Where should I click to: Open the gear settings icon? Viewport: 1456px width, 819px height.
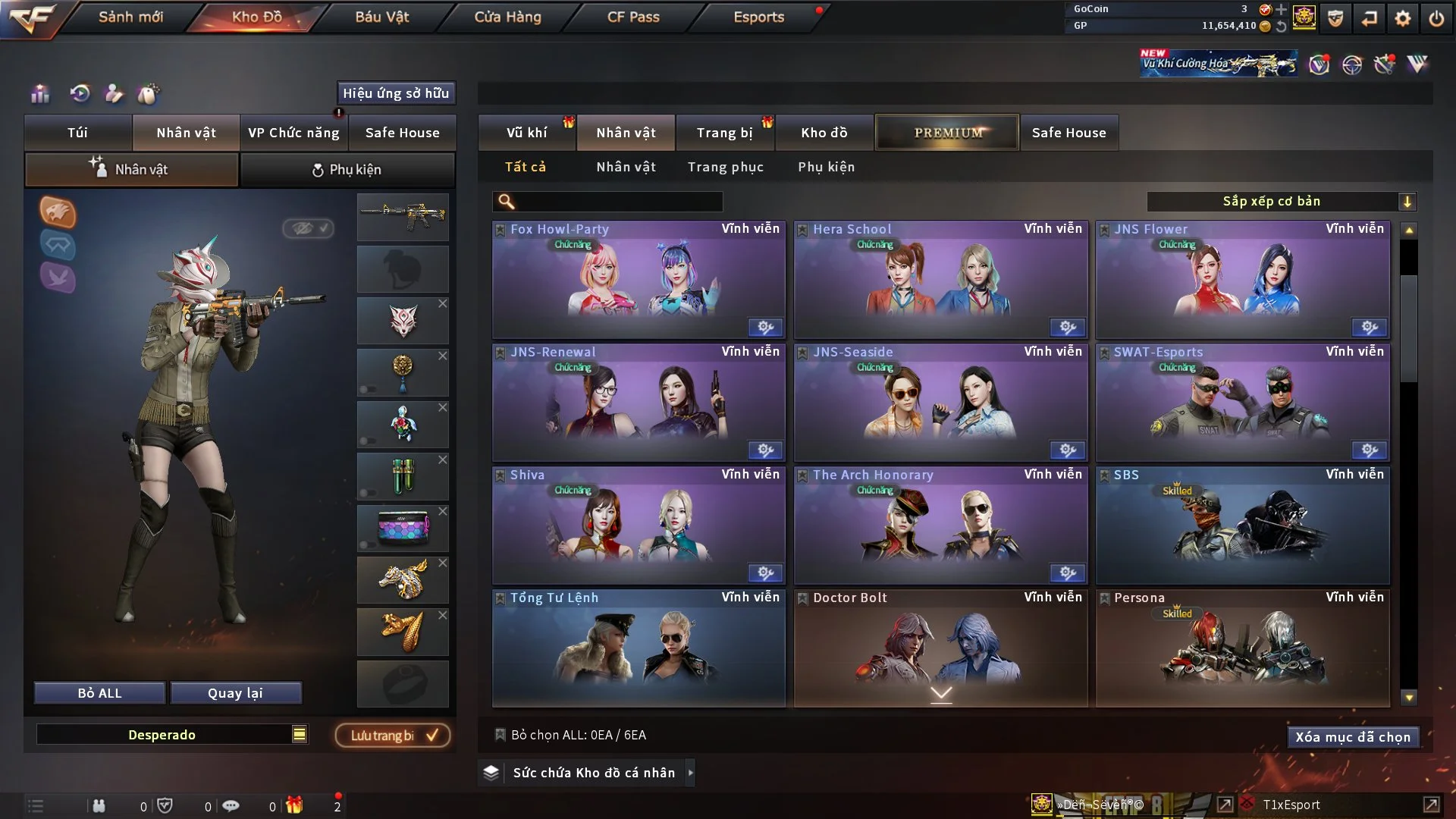tap(1402, 18)
